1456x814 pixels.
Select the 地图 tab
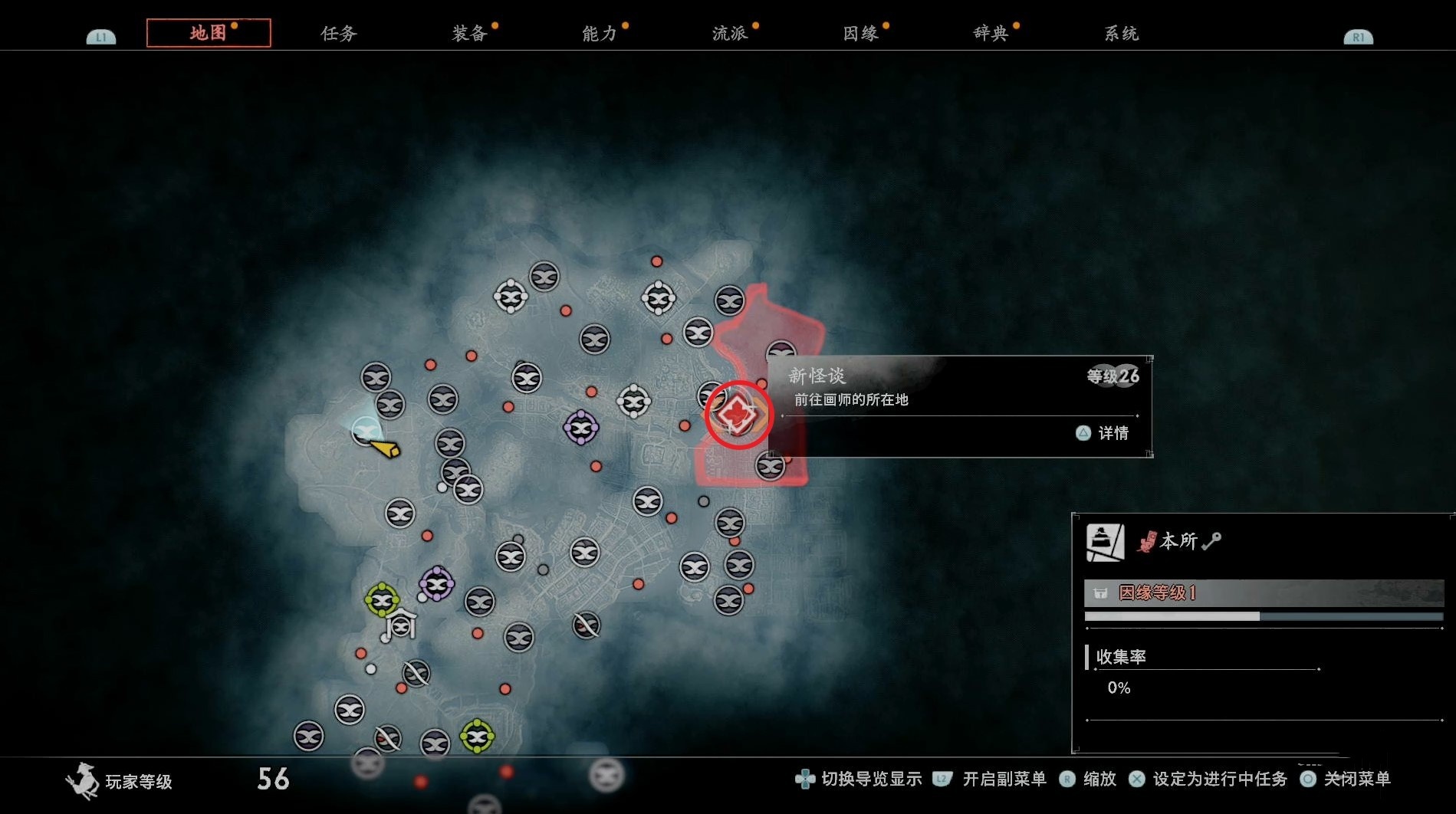[209, 34]
